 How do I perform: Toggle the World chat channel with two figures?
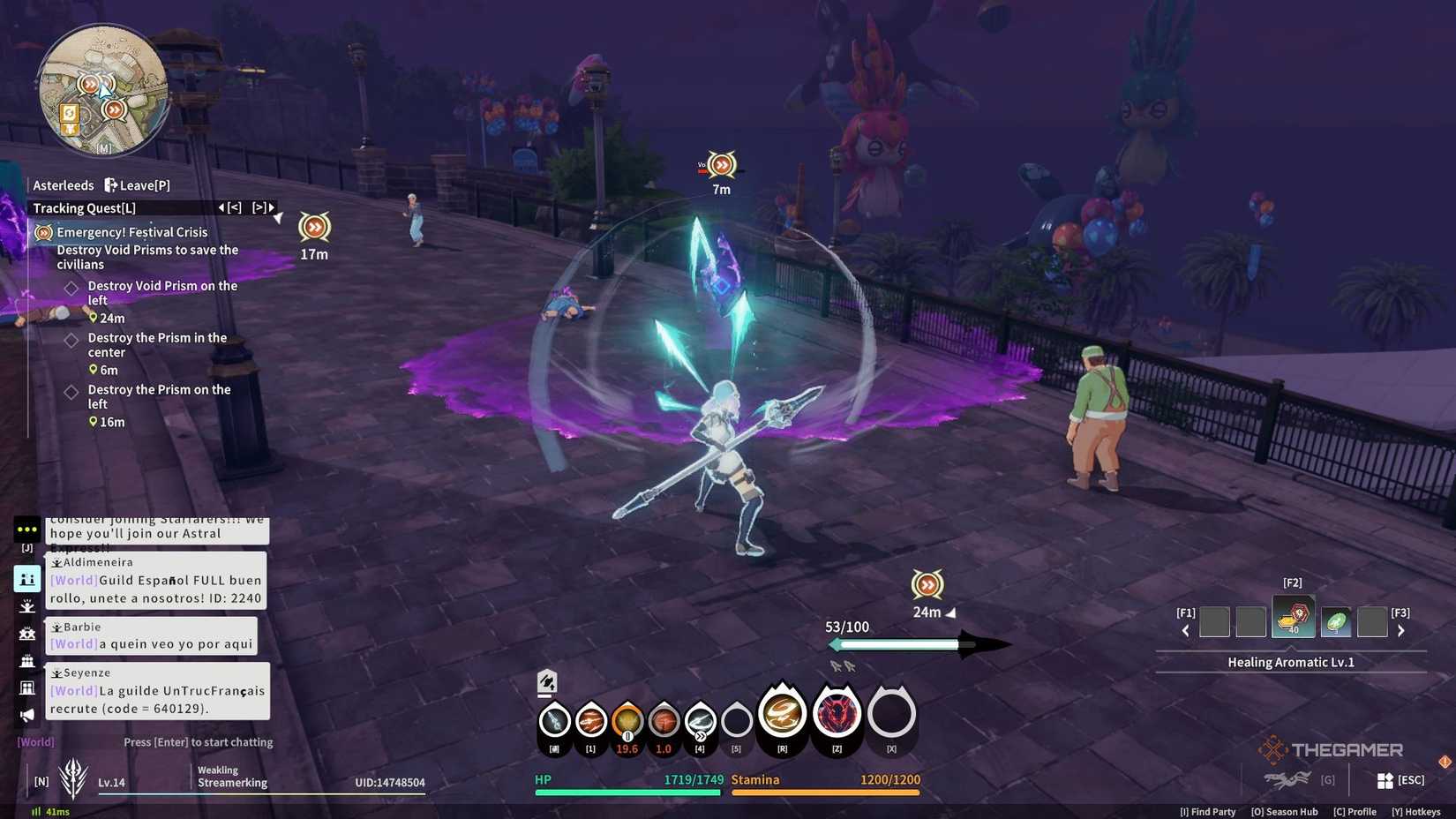26,579
